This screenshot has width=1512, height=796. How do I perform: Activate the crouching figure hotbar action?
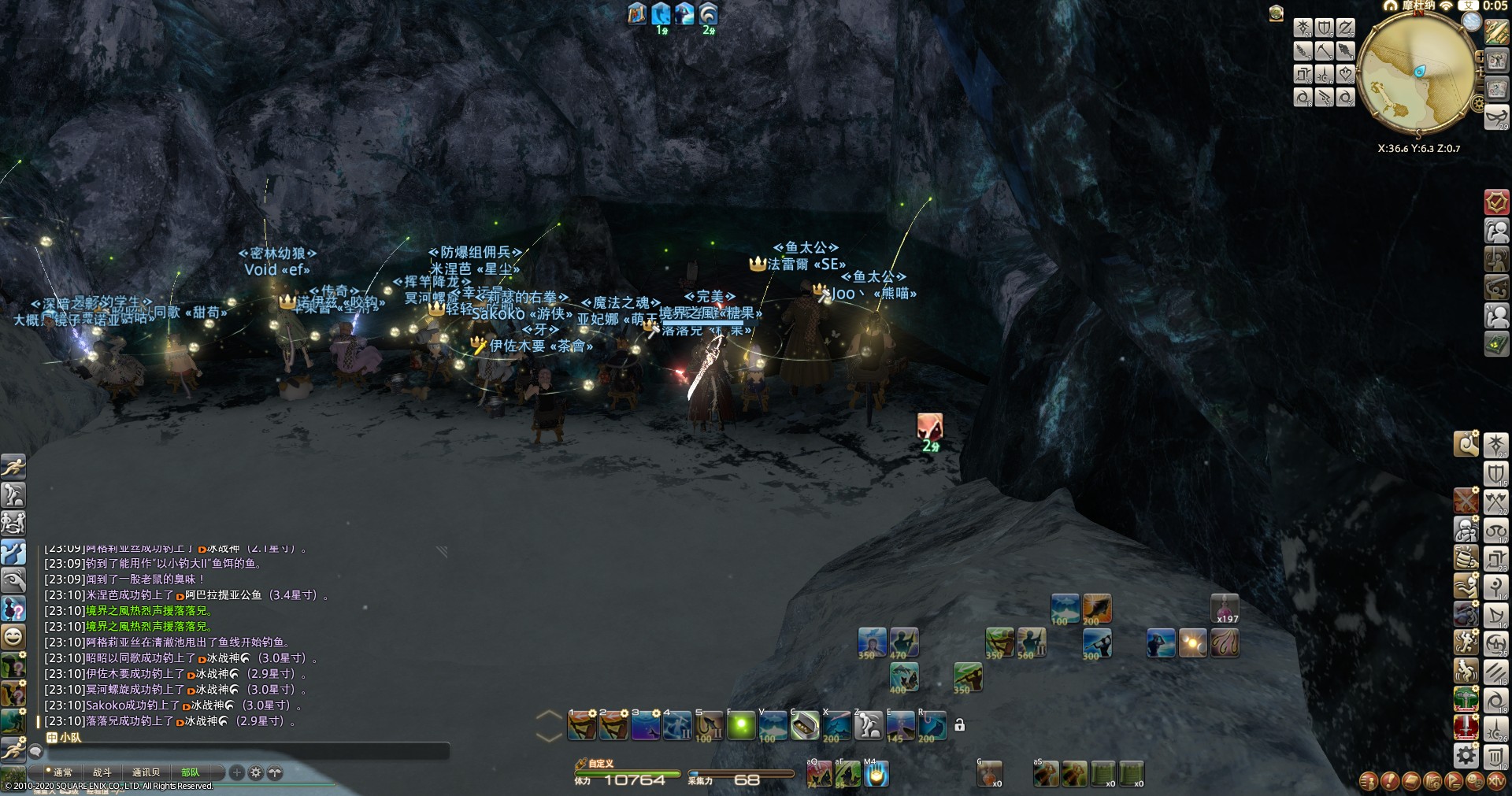tap(868, 727)
